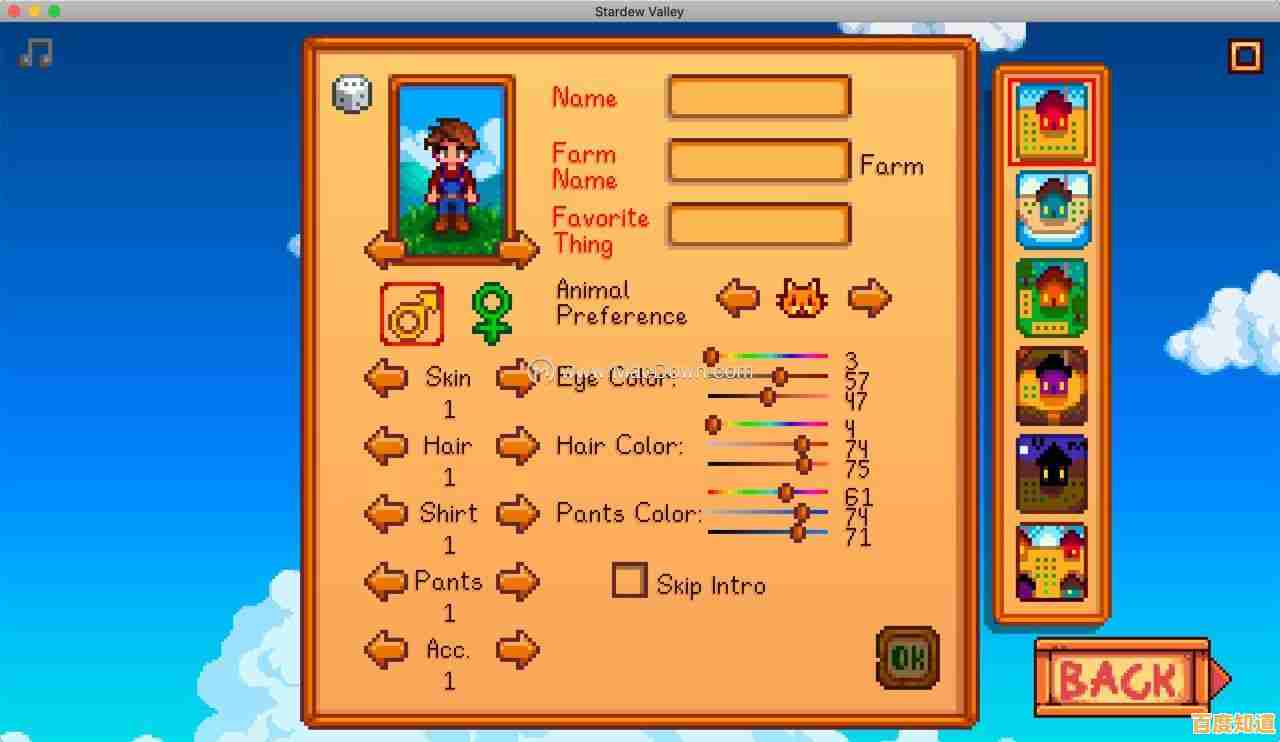Screen dimensions: 1280x742
Task: Select the Four Corners farm layout
Action: tap(1051, 560)
